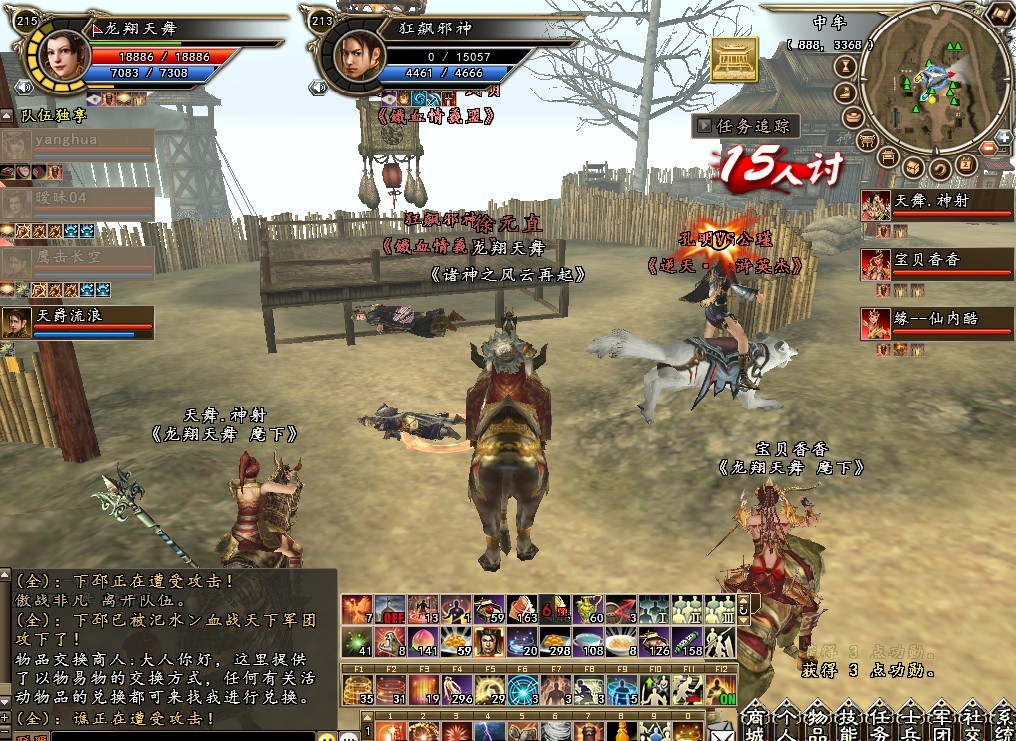Zoom out the minimap with minus button
Image resolution: width=1016 pixels, height=741 pixels.
[989, 148]
